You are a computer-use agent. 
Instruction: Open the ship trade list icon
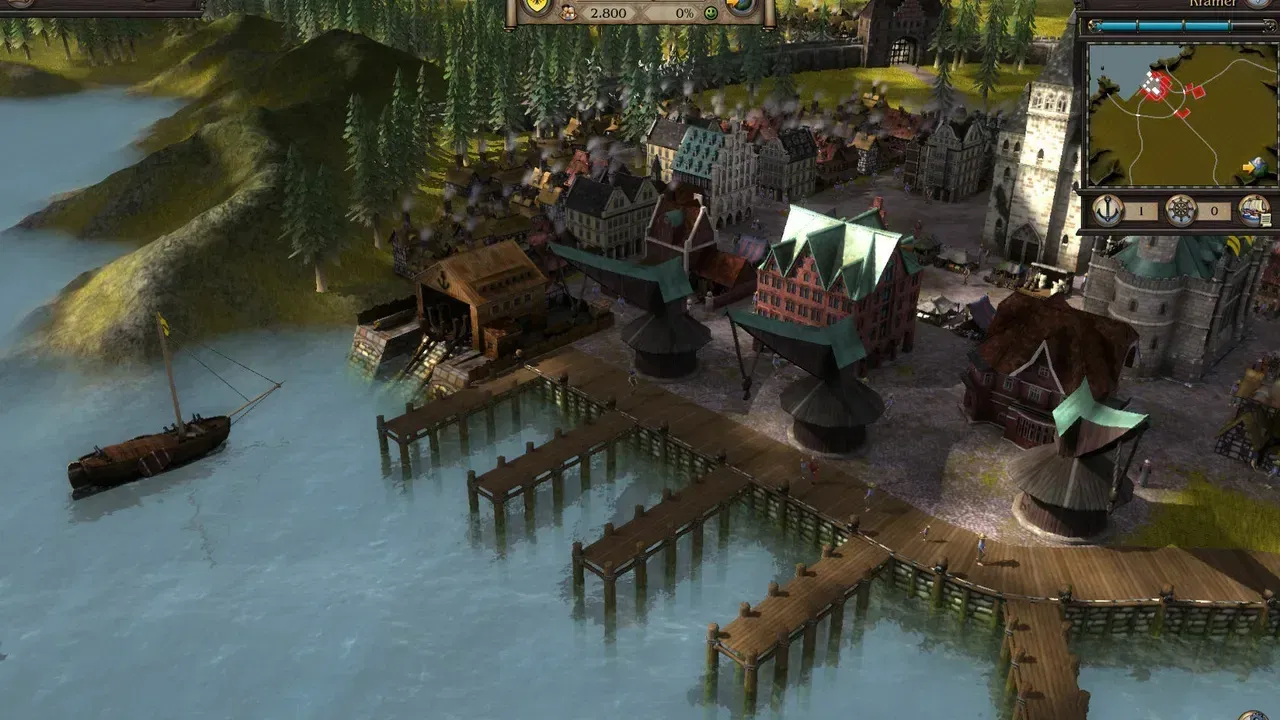click(1254, 211)
